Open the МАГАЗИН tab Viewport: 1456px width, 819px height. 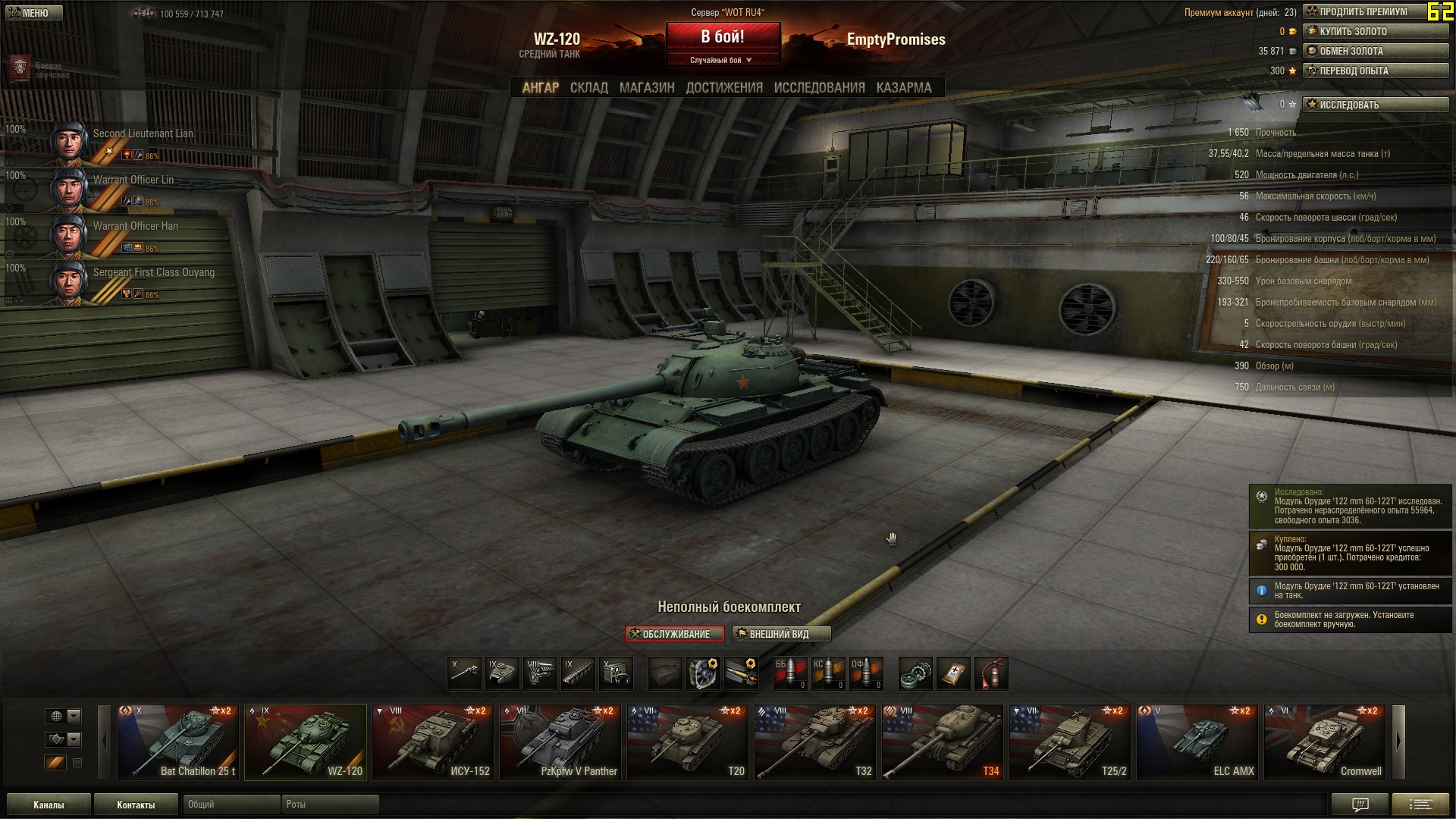click(x=646, y=88)
